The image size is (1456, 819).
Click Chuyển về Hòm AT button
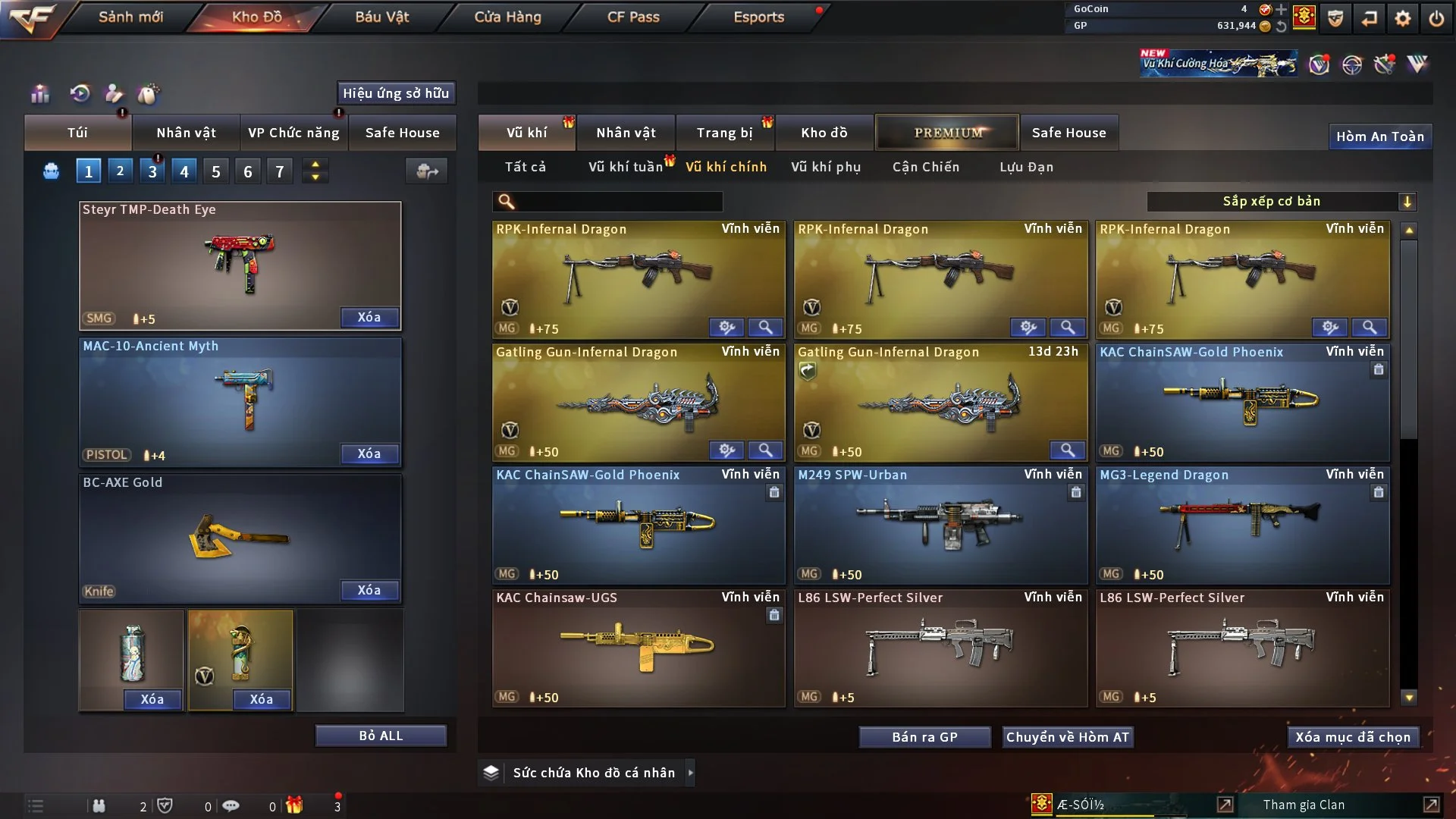click(1067, 737)
